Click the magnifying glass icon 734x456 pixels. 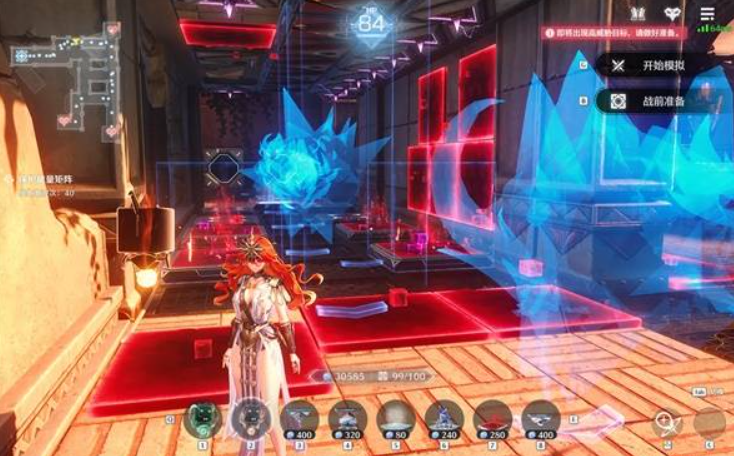[x=666, y=423]
